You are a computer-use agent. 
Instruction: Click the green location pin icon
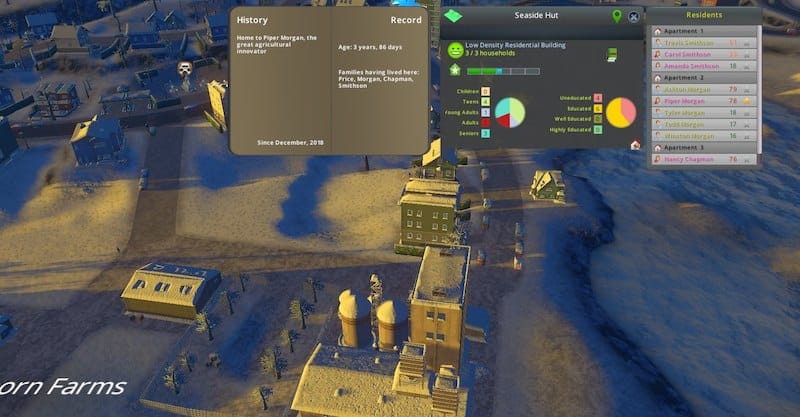(x=616, y=16)
